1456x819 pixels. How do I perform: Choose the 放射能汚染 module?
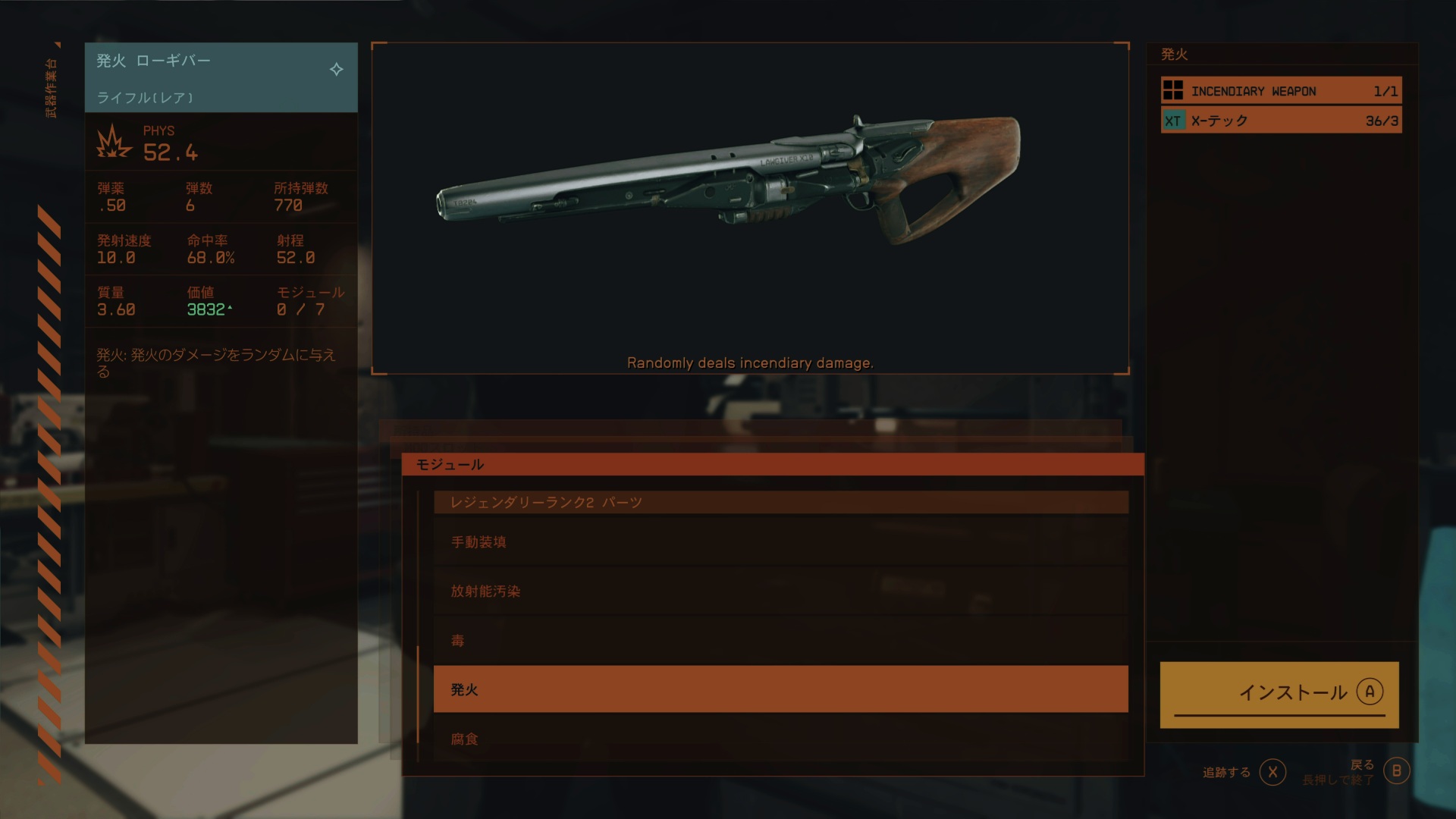[780, 591]
